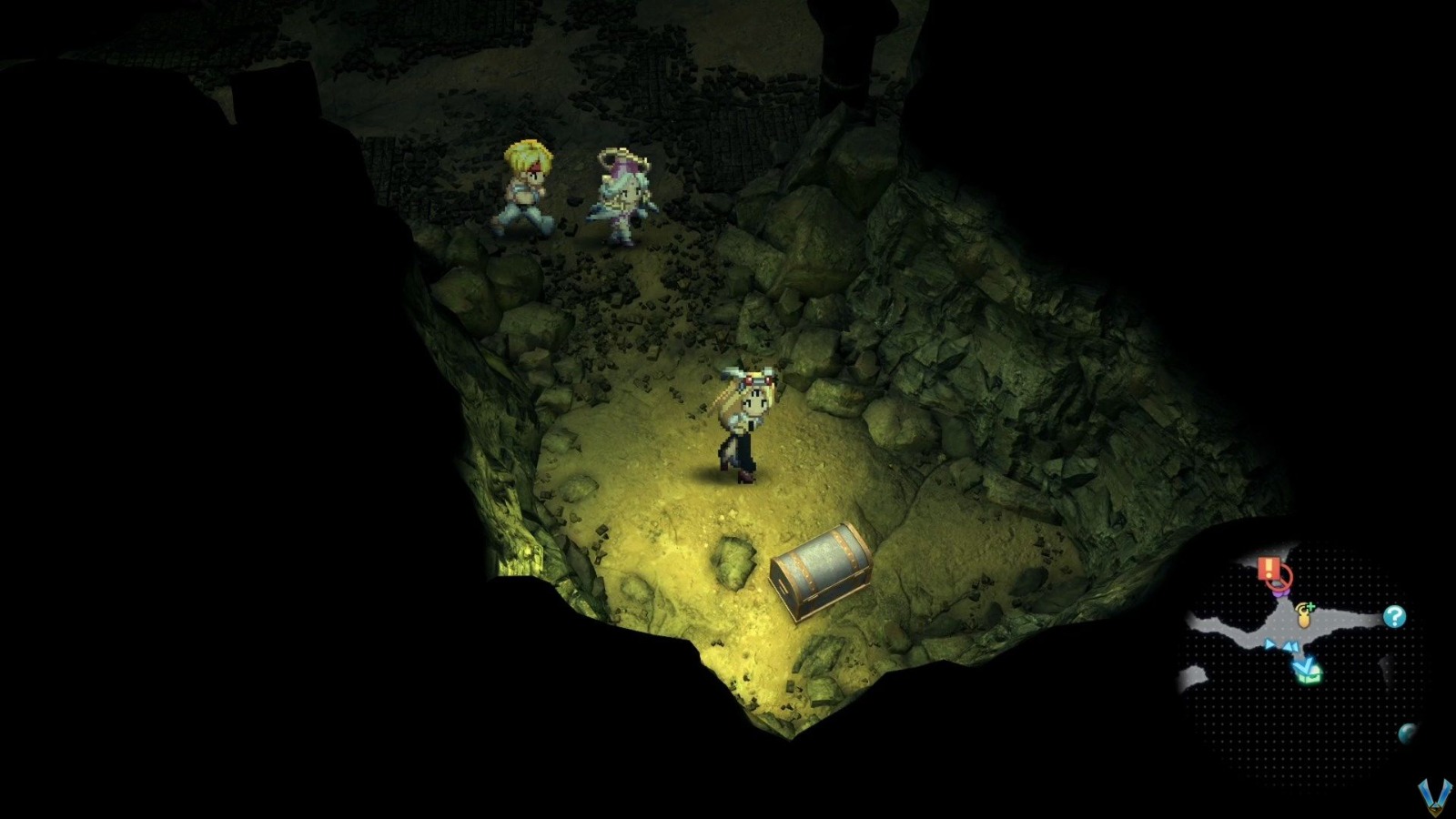Click the blue orb icon at the minimap edge
The height and width of the screenshot is (819, 1456).
[x=1408, y=733]
